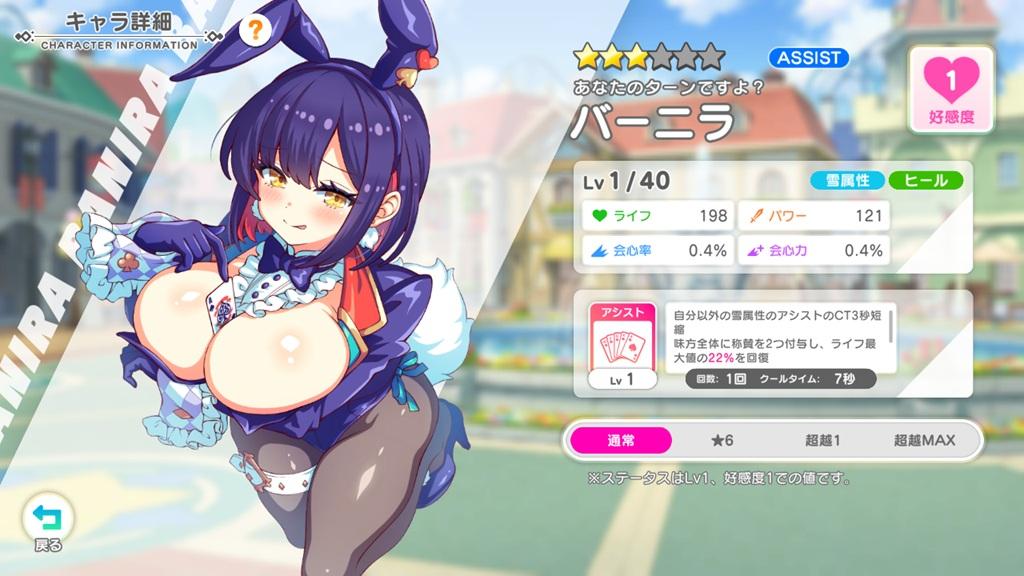This screenshot has height=576, width=1024.
Task: Go back with the 戻る button
Action: point(47,524)
